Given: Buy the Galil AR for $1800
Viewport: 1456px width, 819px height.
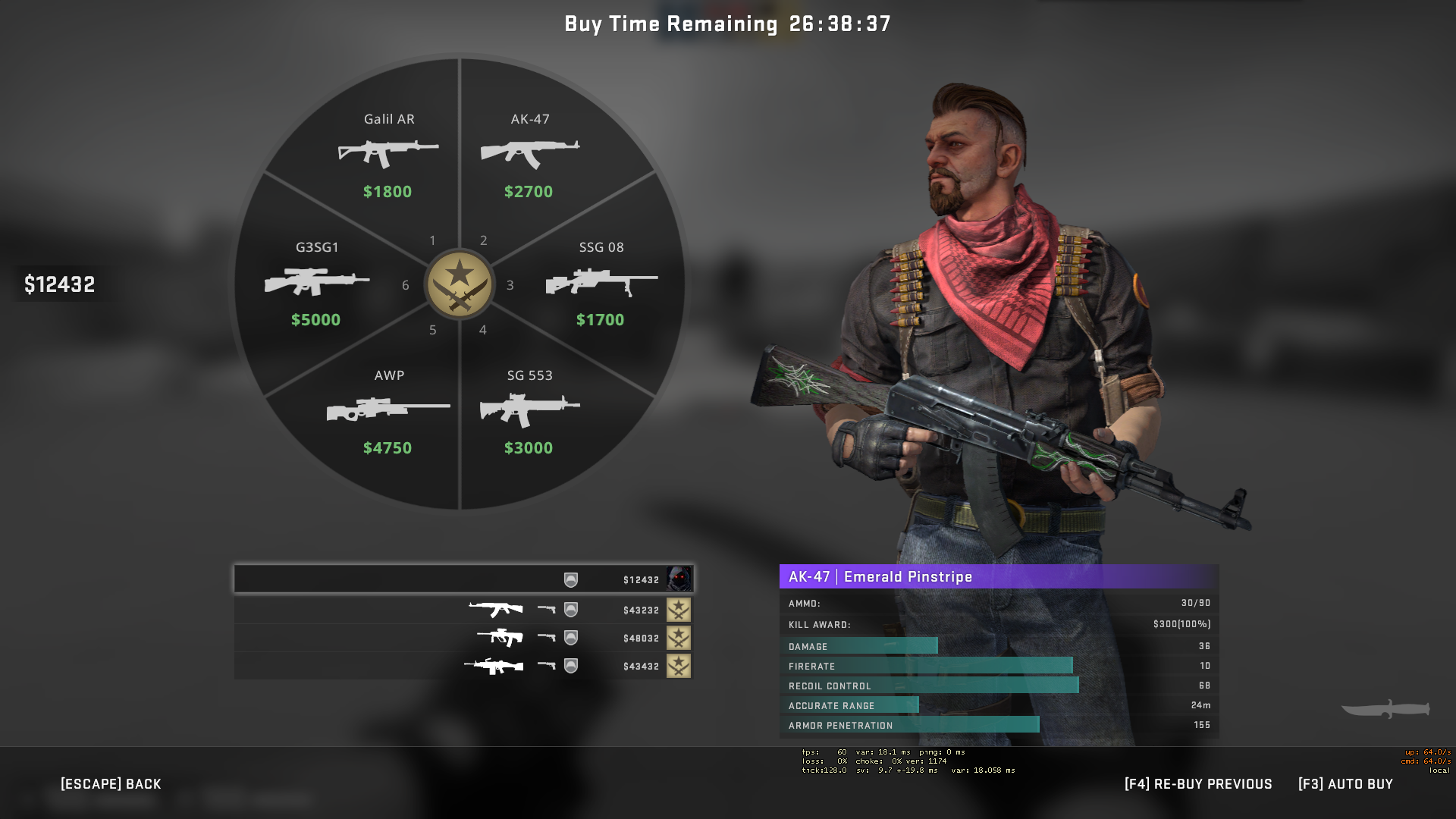Looking at the screenshot, I should click(387, 152).
